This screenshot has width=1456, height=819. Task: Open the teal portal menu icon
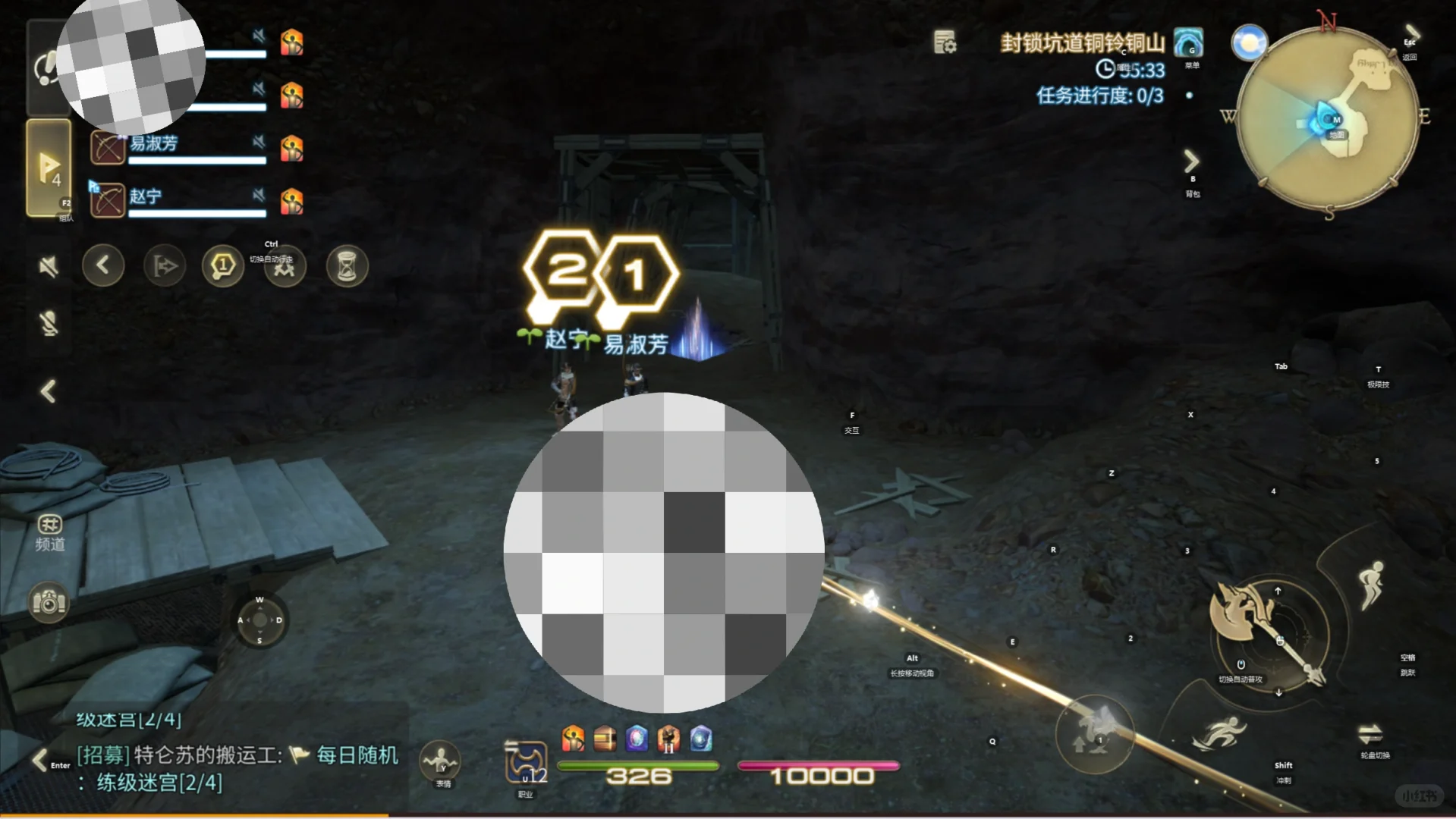coord(1188,42)
